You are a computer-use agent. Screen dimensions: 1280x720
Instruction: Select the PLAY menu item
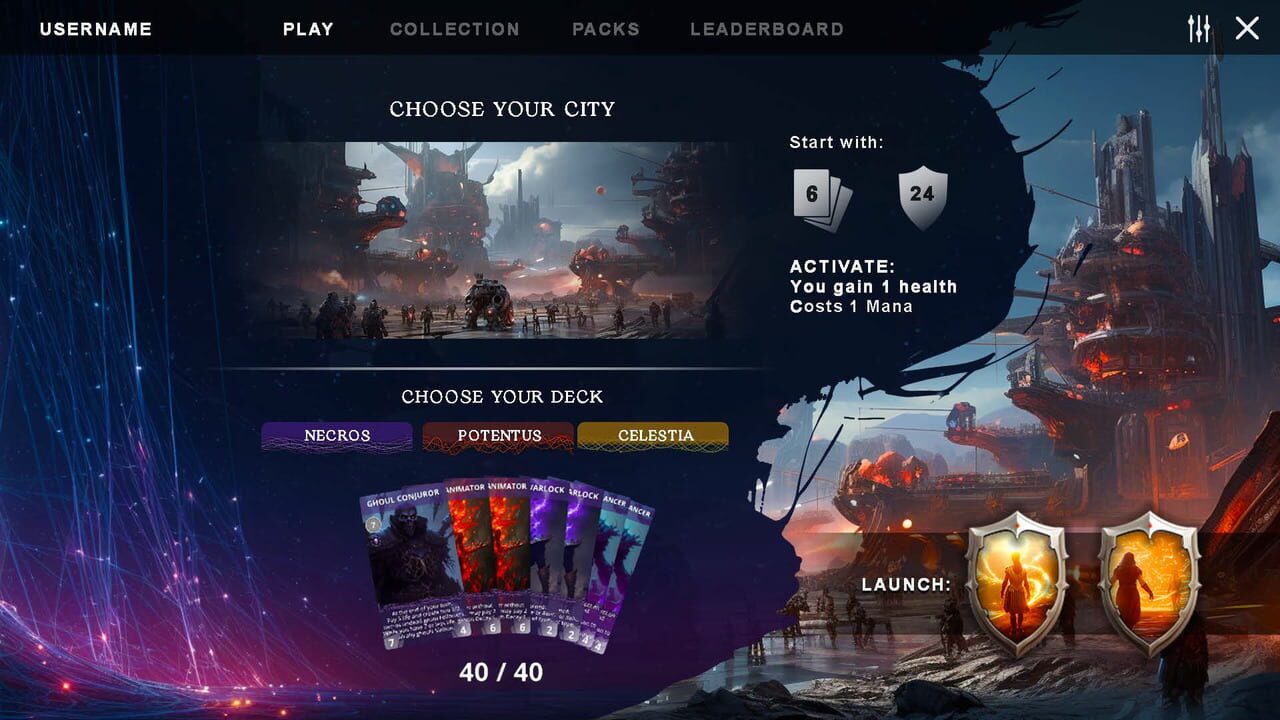tap(308, 28)
